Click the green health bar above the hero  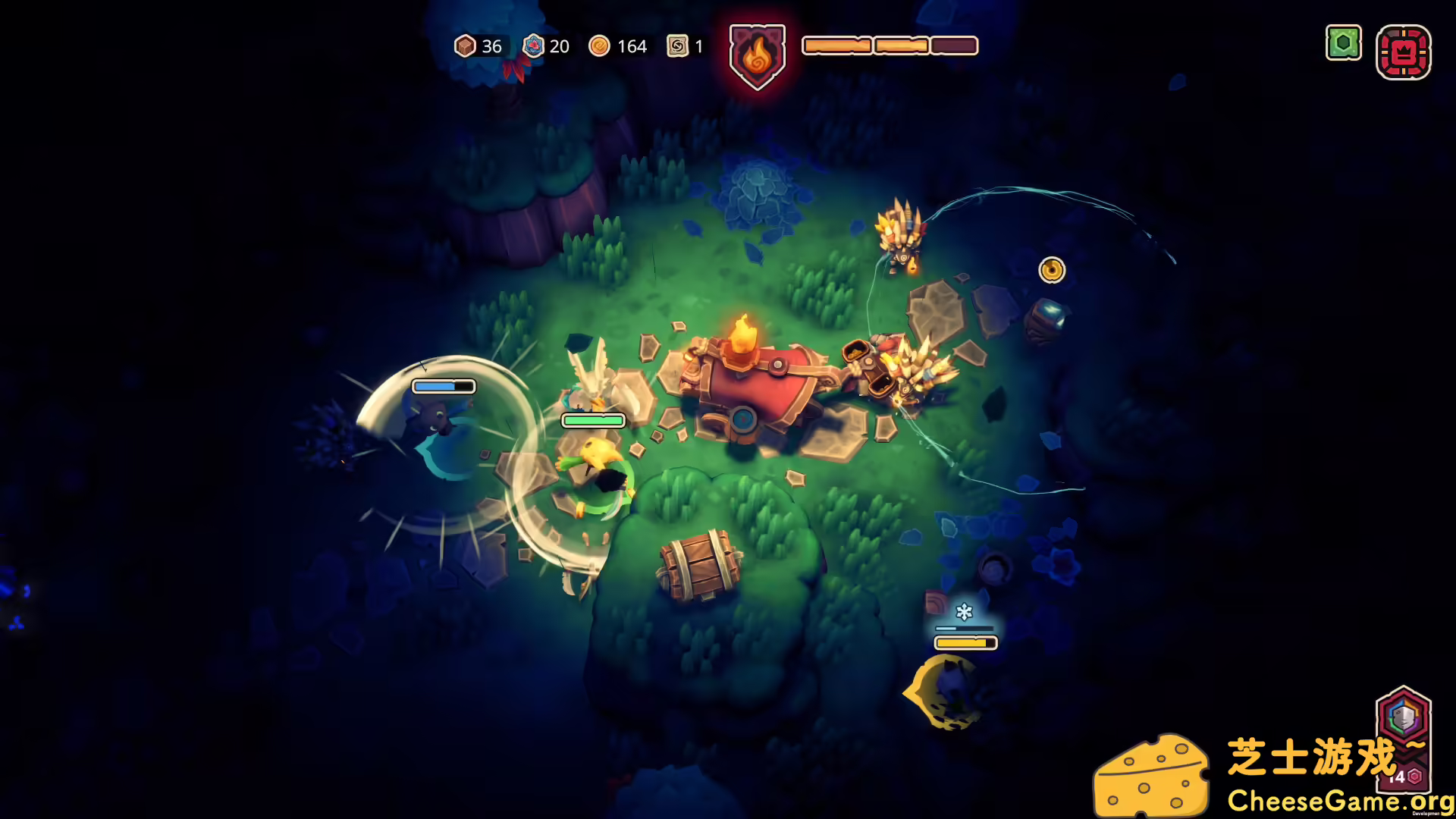point(591,419)
